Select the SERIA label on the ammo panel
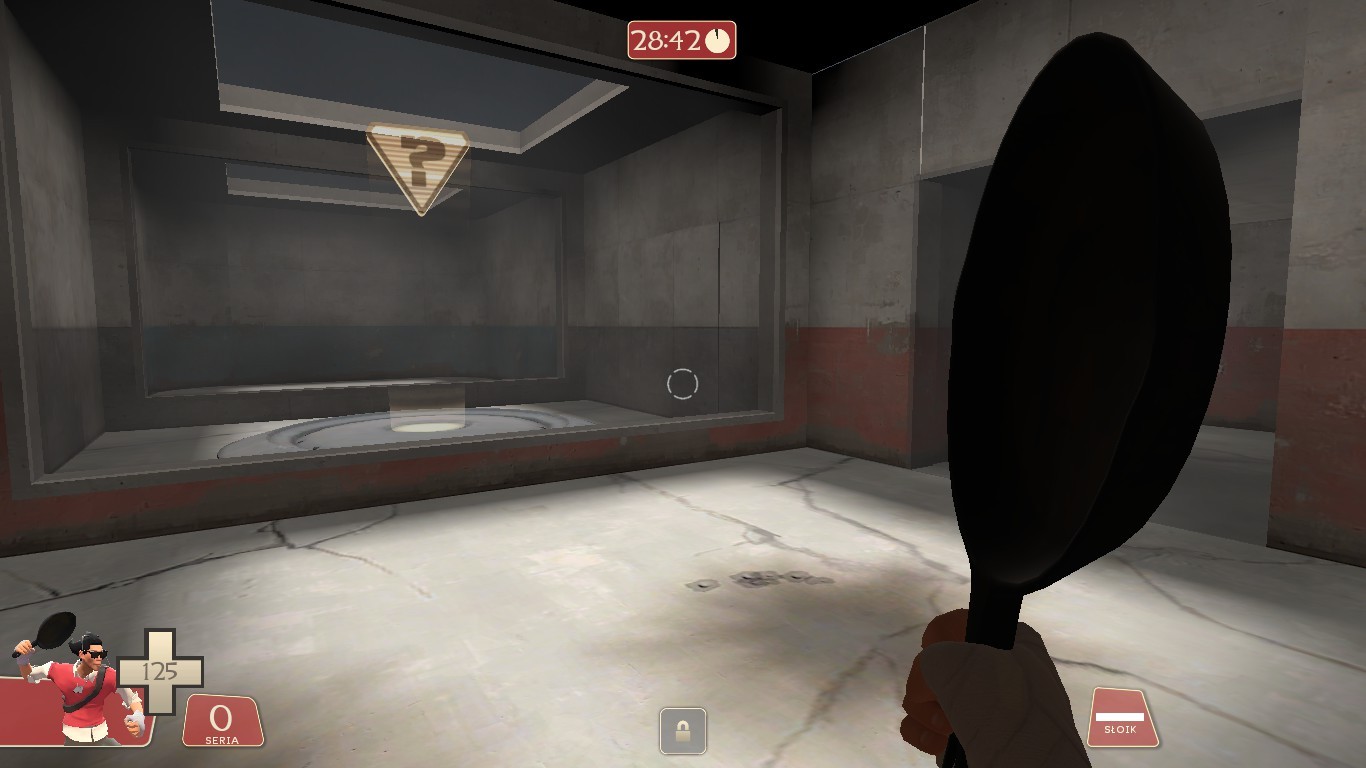Viewport: 1366px width, 768px height. click(x=220, y=738)
